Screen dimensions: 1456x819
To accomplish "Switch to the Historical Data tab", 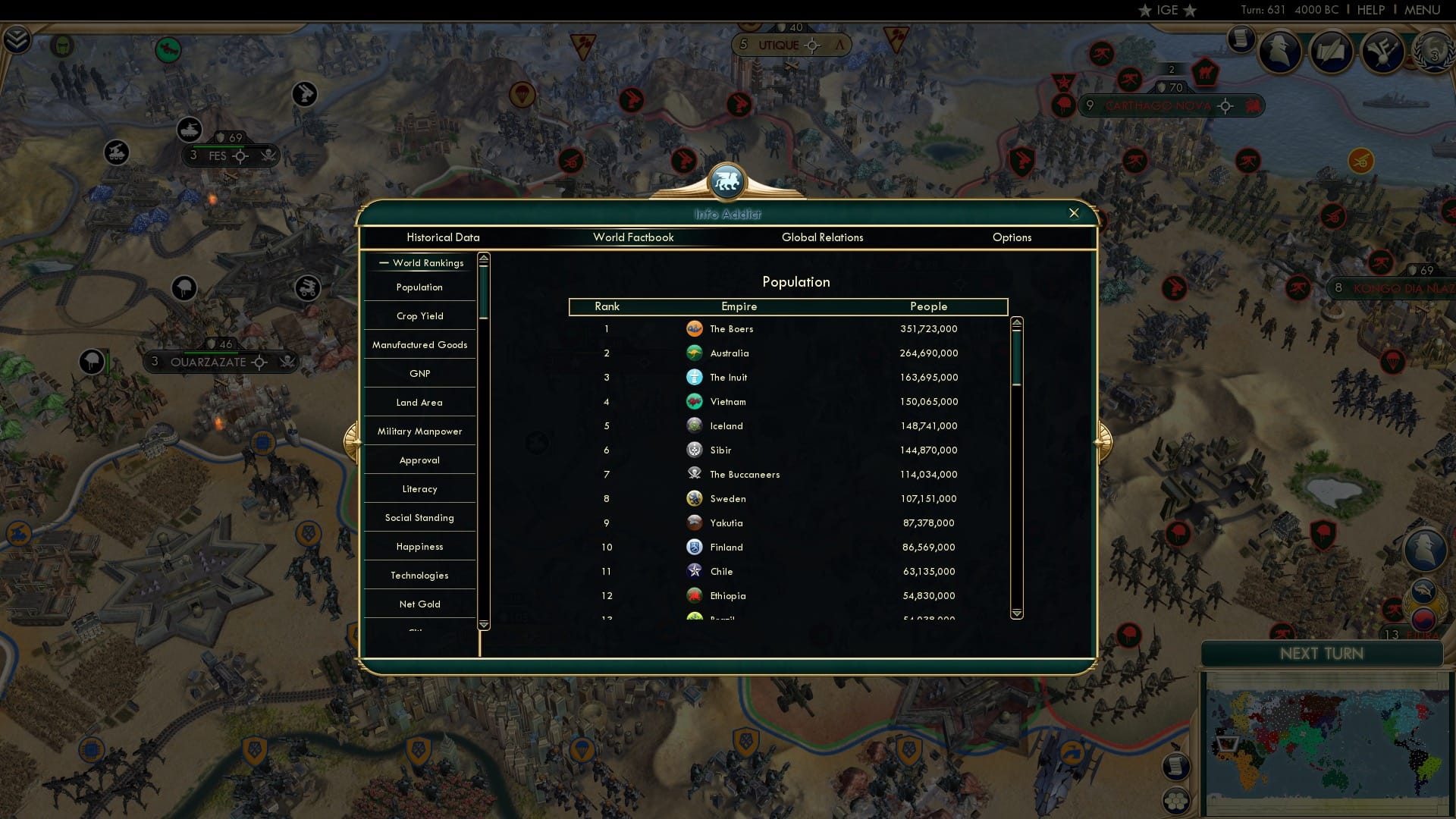I will point(443,237).
